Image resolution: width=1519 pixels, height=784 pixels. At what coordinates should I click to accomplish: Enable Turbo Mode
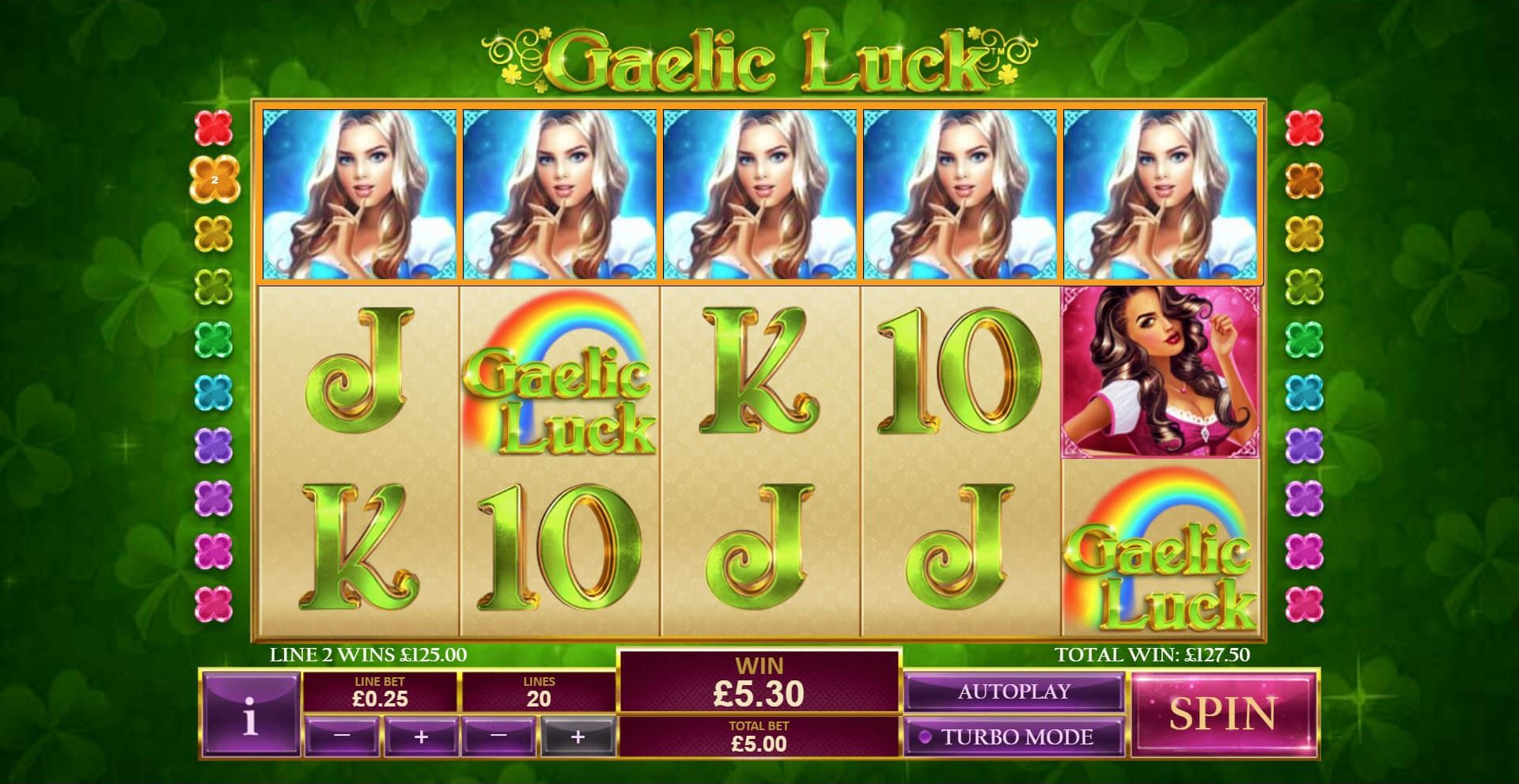(1015, 736)
